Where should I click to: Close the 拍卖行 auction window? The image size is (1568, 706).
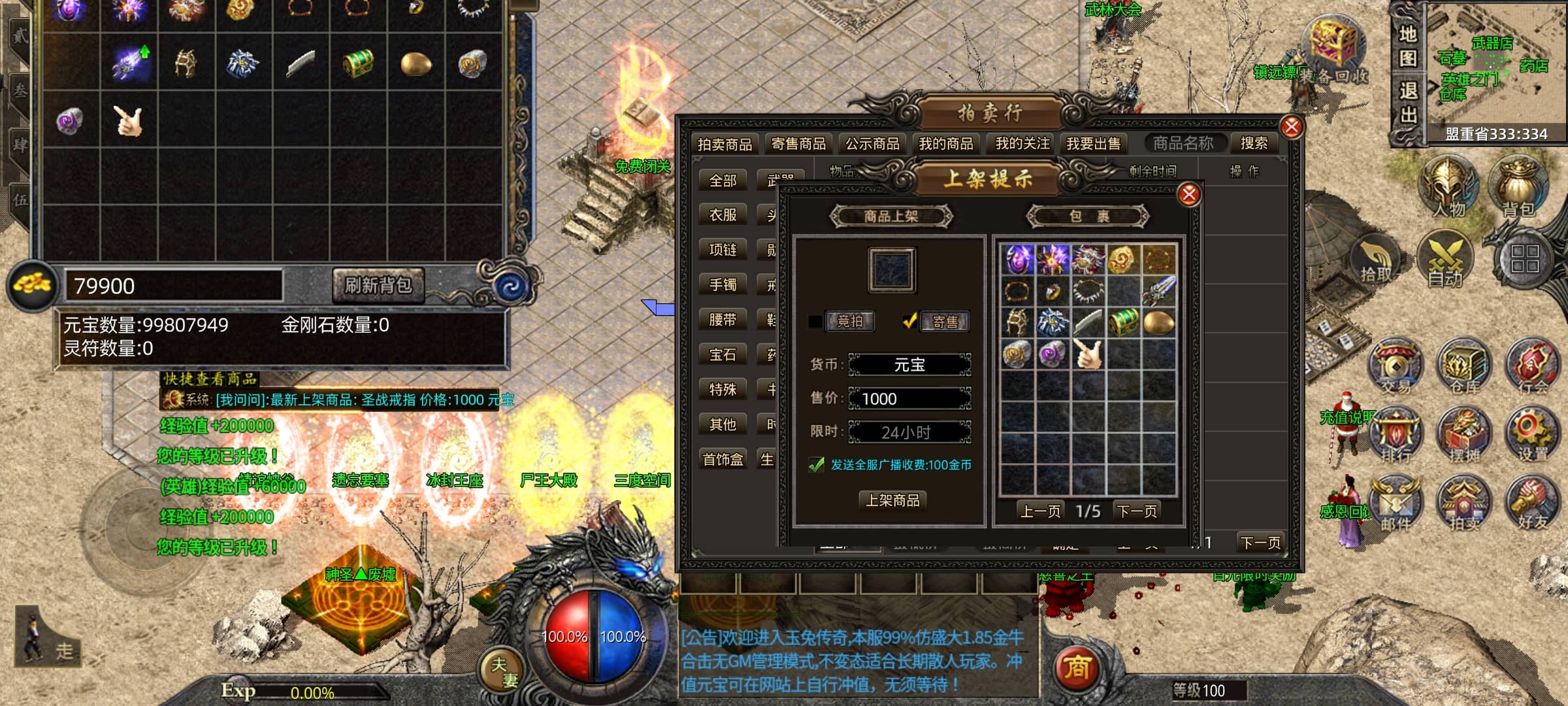tap(1291, 127)
